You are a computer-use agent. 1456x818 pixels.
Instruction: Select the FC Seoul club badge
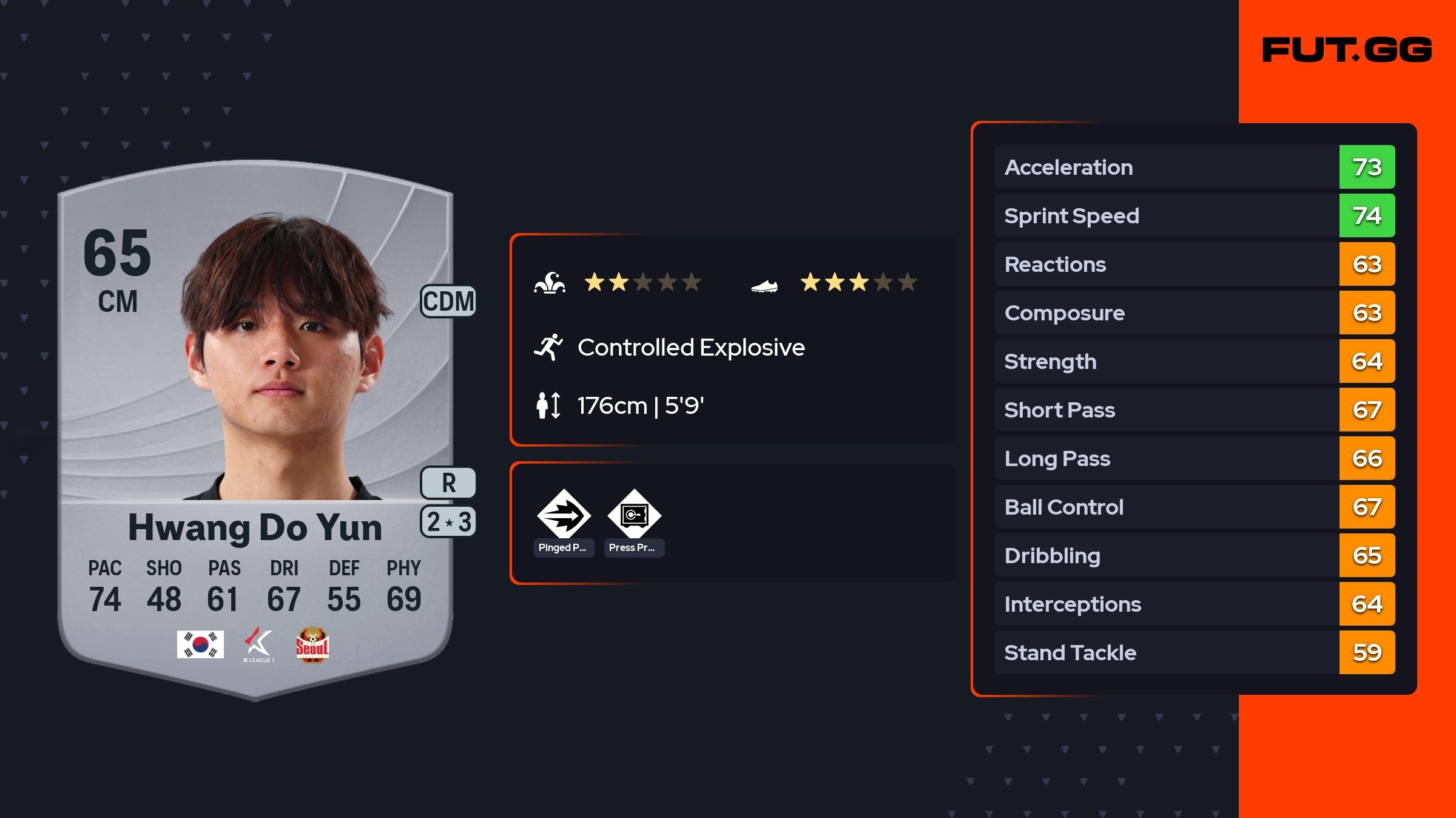(x=312, y=644)
